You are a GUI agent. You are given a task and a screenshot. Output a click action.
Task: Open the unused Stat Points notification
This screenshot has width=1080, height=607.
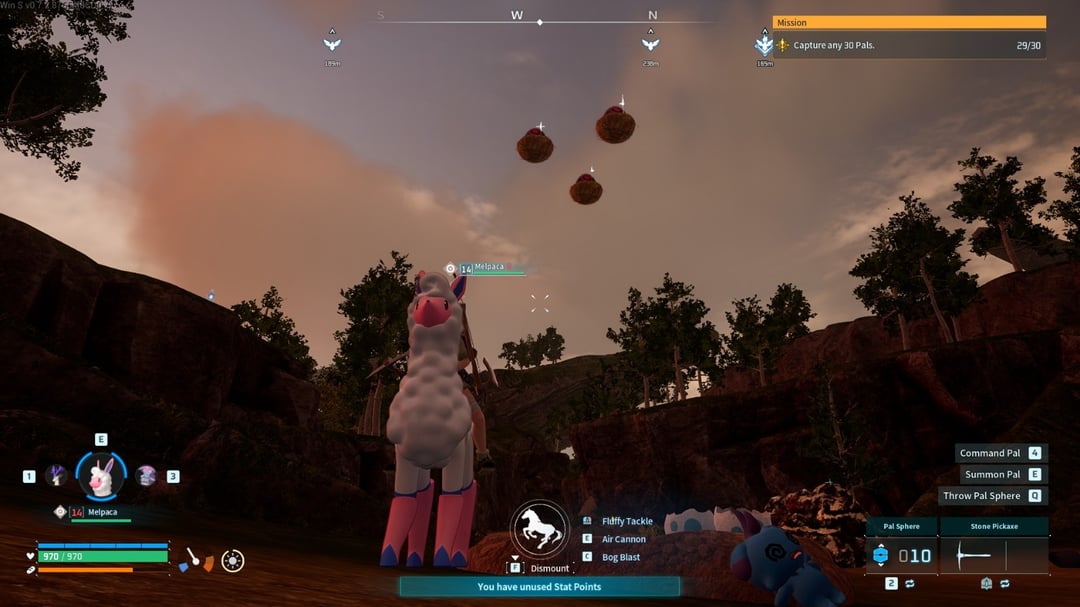tap(539, 587)
